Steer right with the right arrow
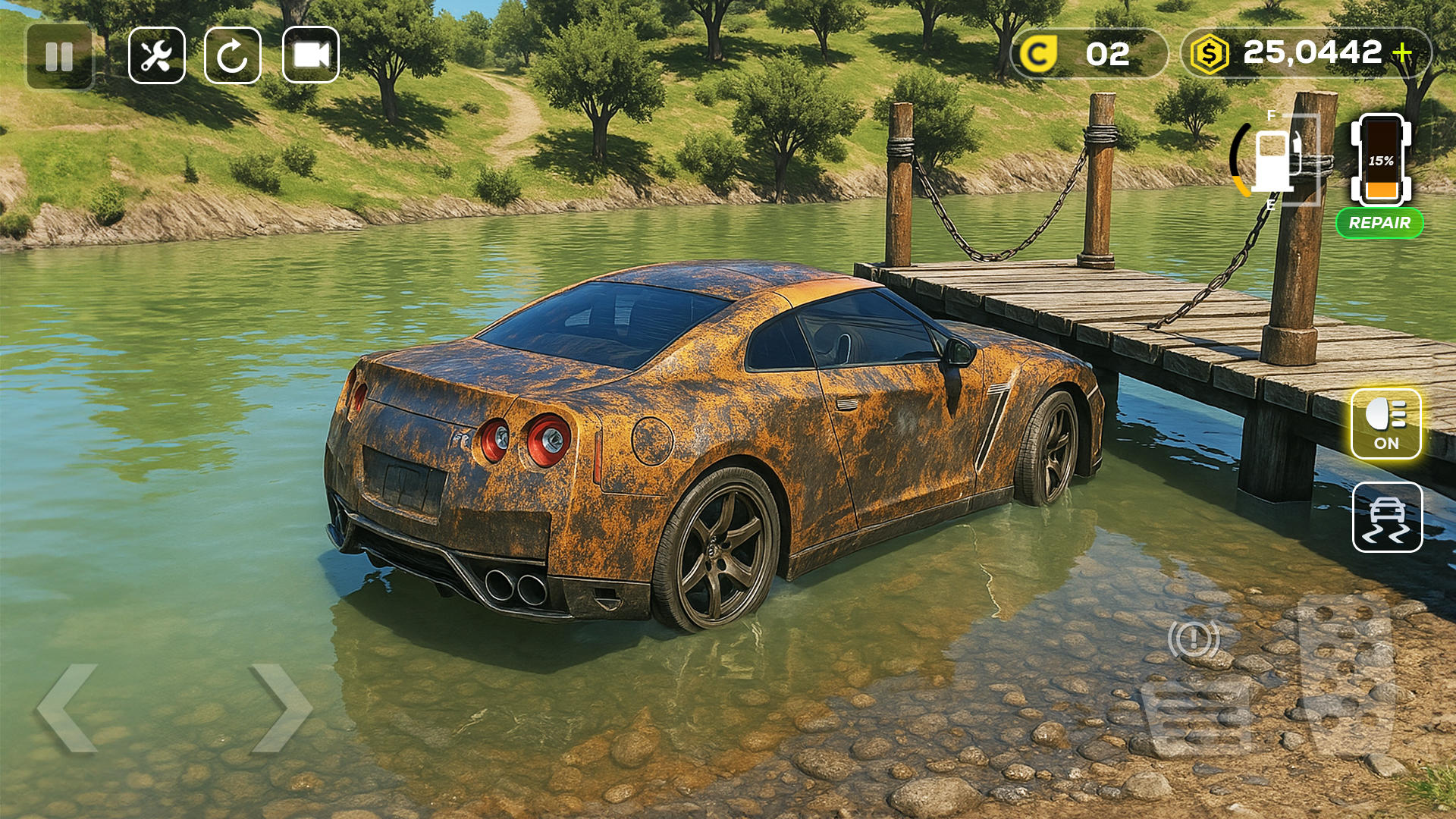Viewport: 1456px width, 819px height. coord(281,708)
